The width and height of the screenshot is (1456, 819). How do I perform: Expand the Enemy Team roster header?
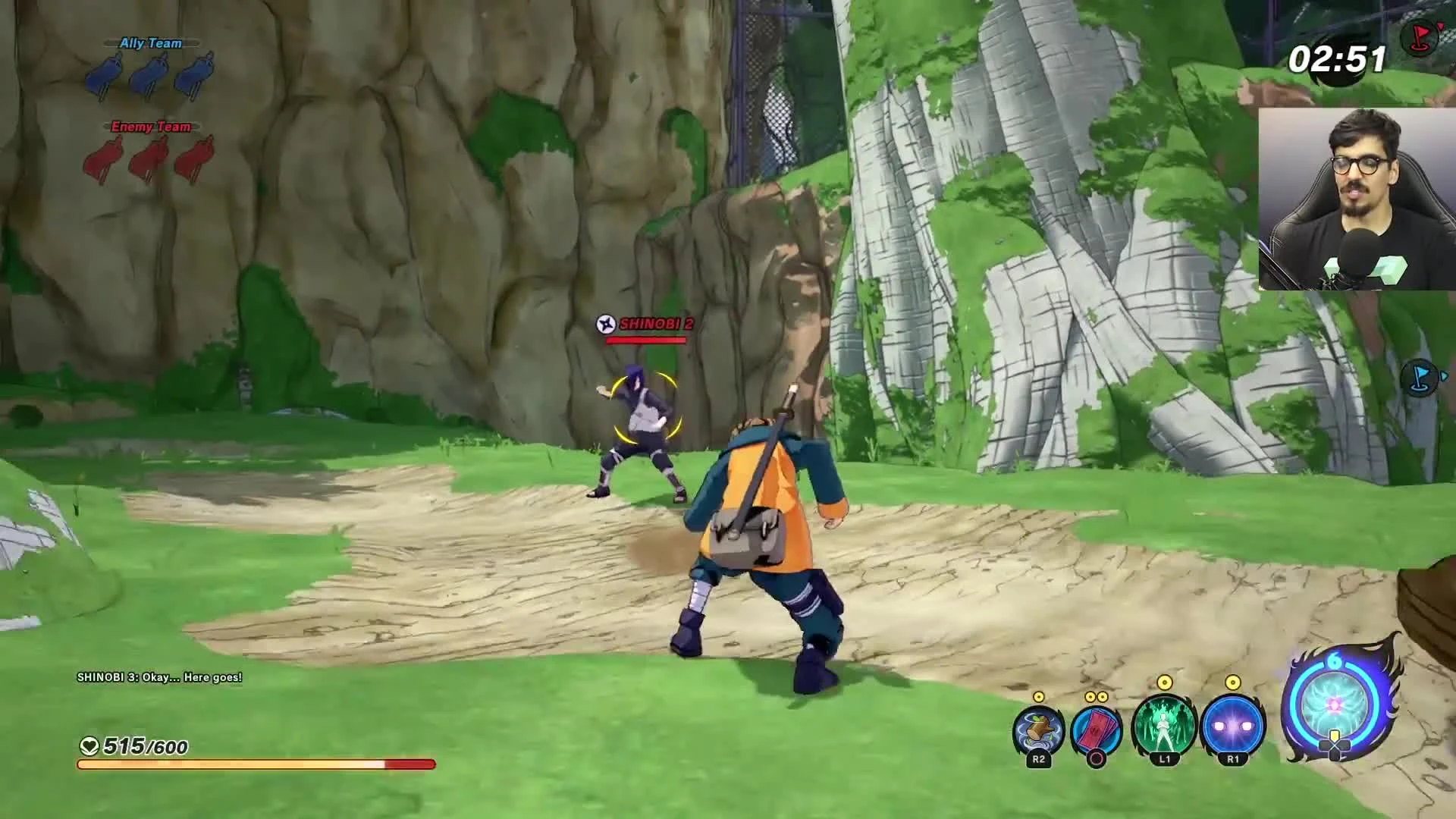click(x=150, y=127)
